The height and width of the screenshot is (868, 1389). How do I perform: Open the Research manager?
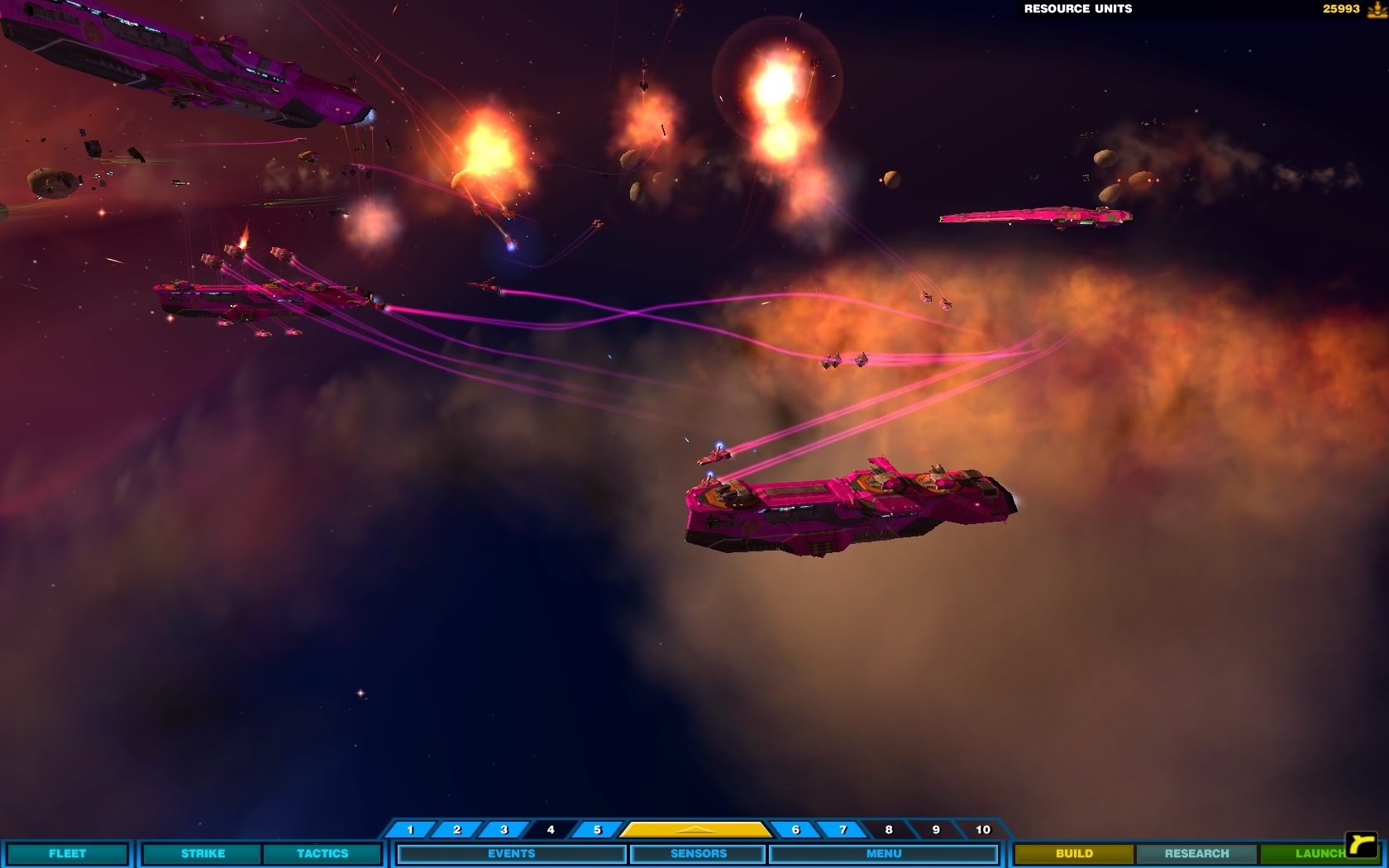(1196, 853)
